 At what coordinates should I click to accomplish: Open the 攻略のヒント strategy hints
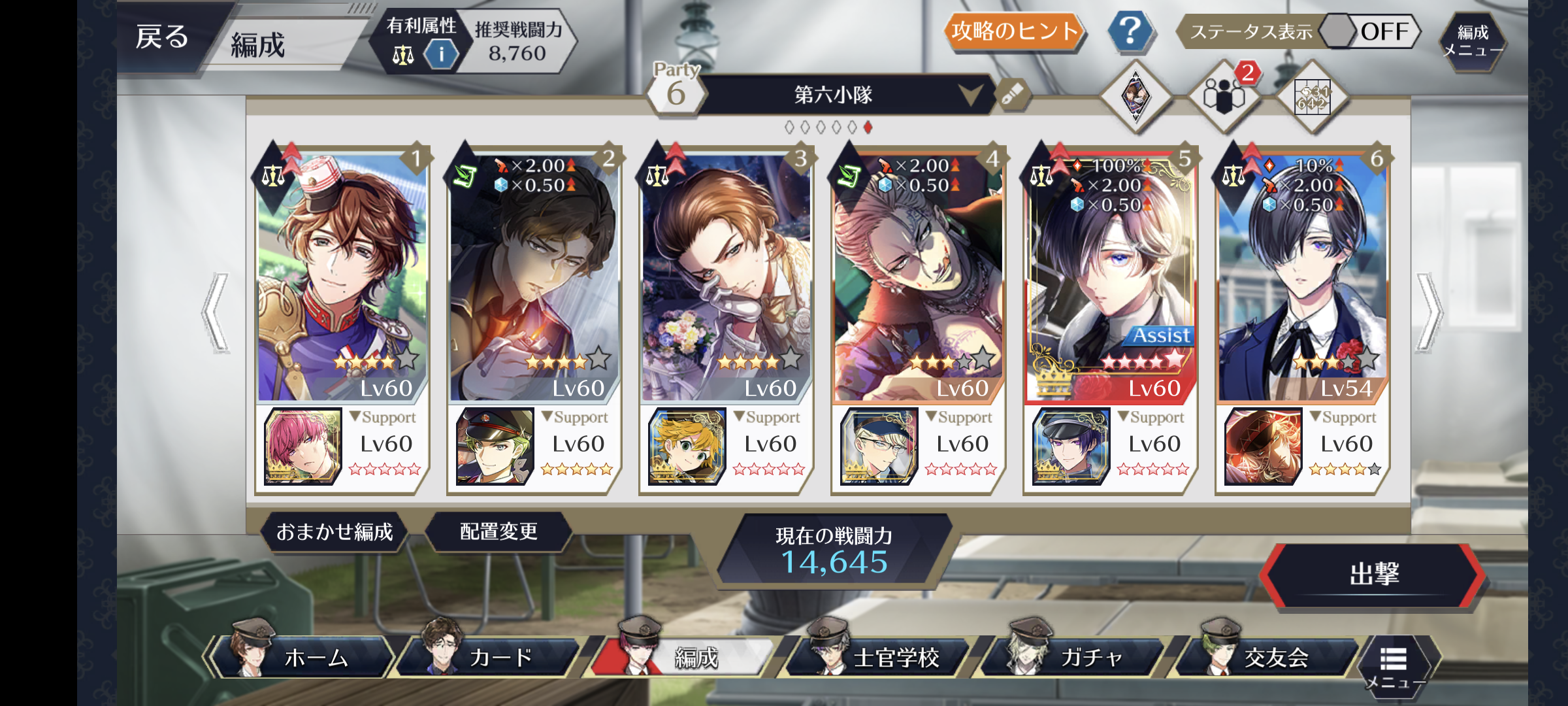pyautogui.click(x=1014, y=31)
